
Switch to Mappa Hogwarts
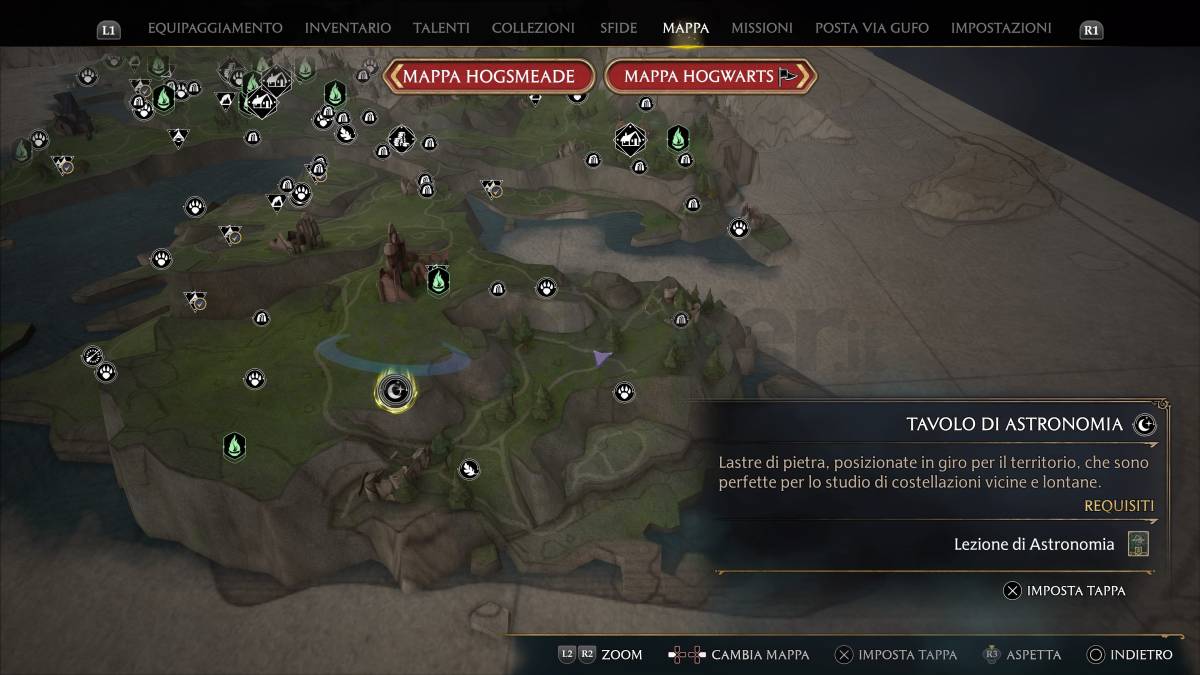point(711,76)
